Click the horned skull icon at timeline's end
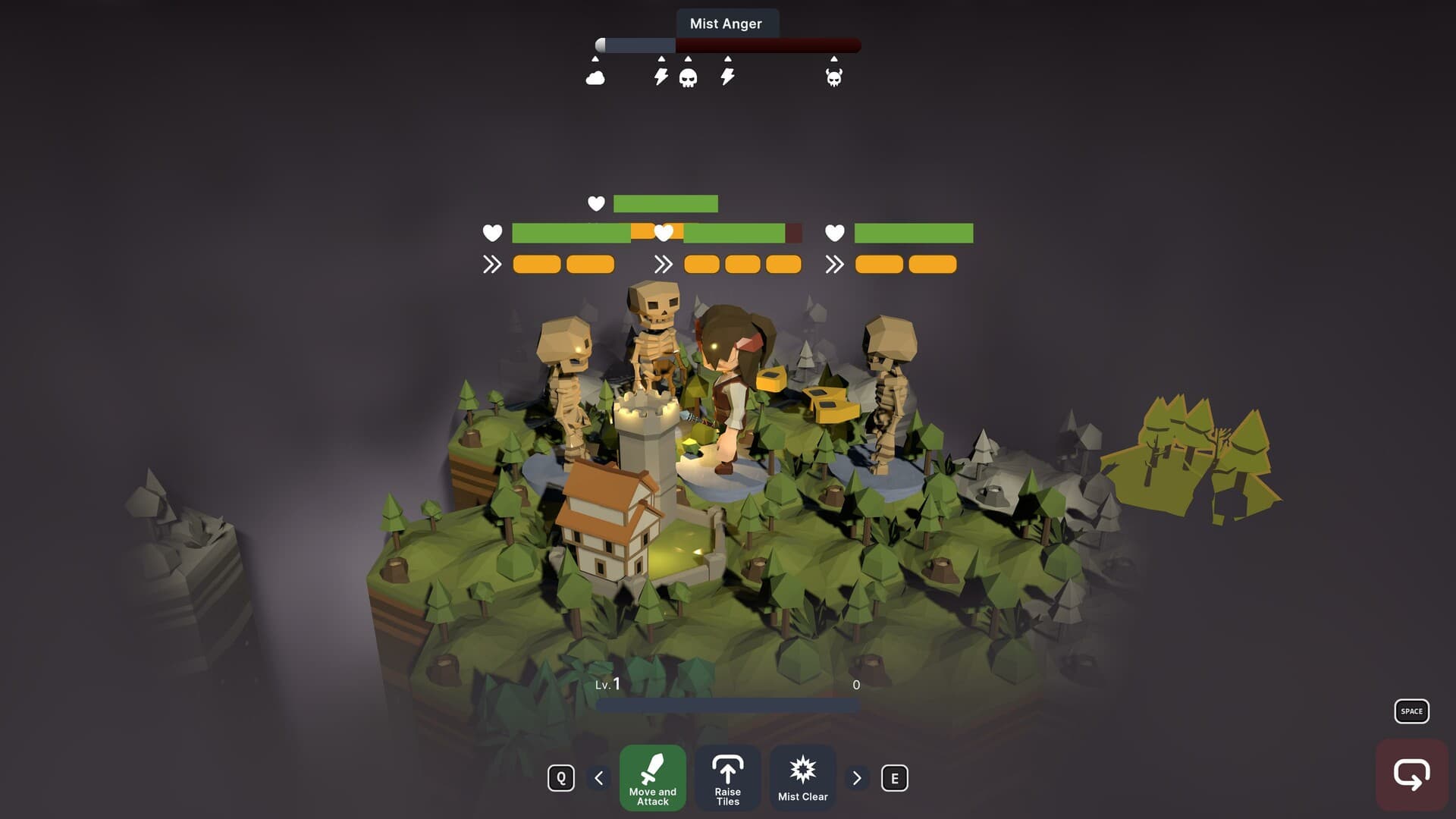Screen dimensions: 1456x819 click(833, 75)
